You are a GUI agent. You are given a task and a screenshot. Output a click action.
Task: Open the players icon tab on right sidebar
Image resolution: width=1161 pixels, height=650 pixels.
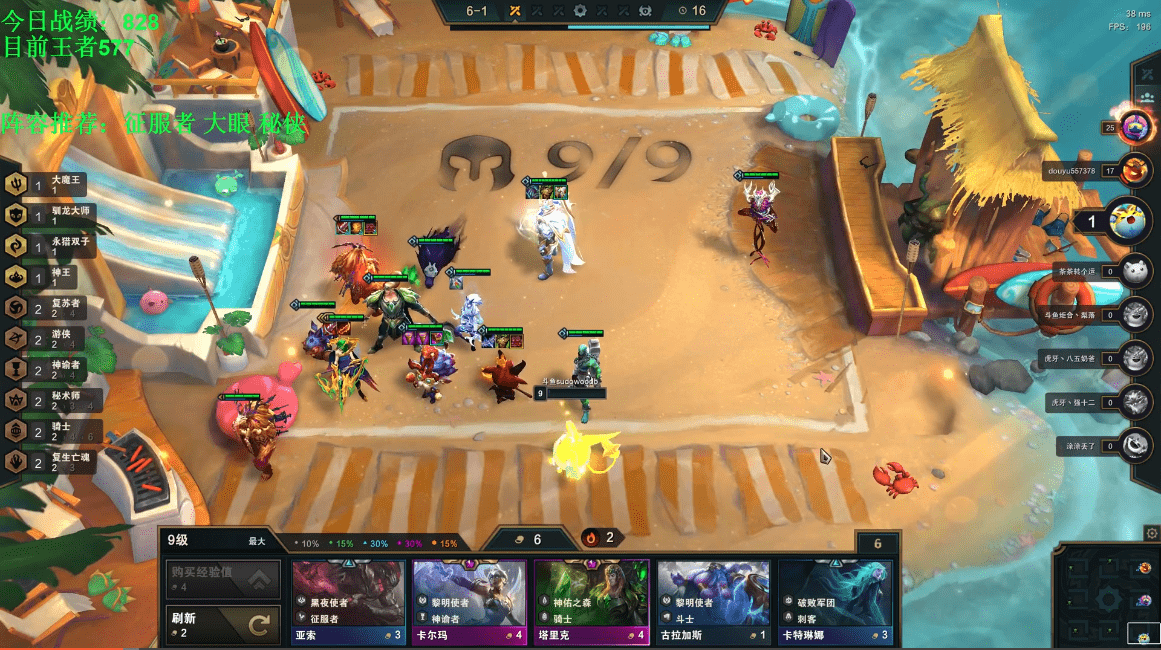1147,98
